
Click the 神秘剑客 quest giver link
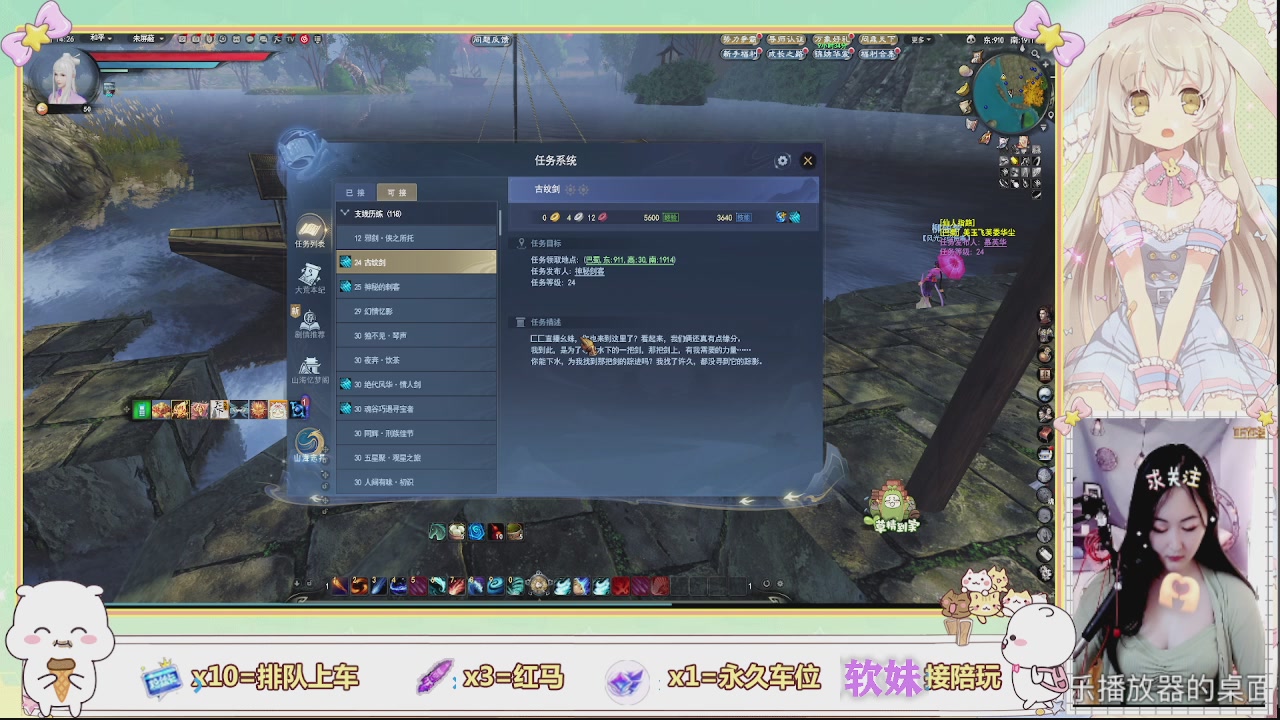point(590,271)
